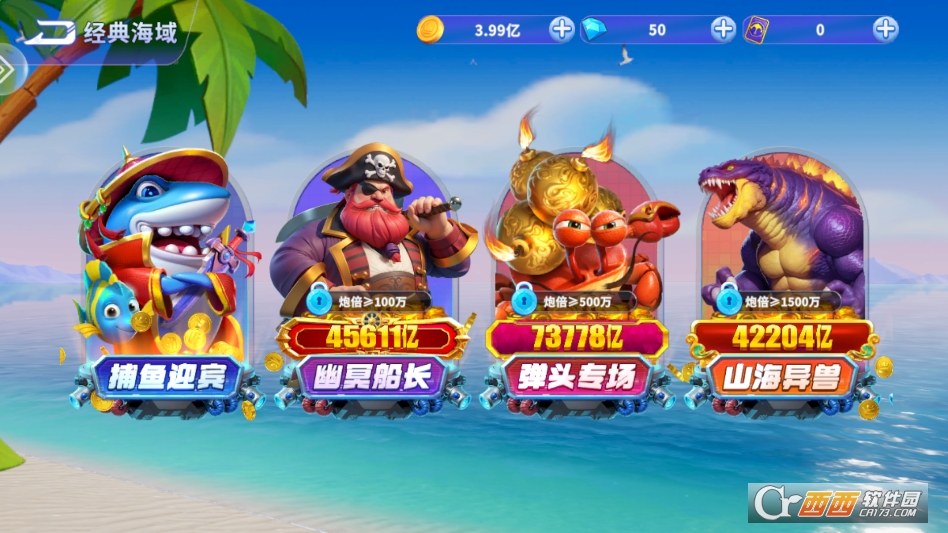
Task: Add purple cards with the plus button
Action: coord(885,29)
